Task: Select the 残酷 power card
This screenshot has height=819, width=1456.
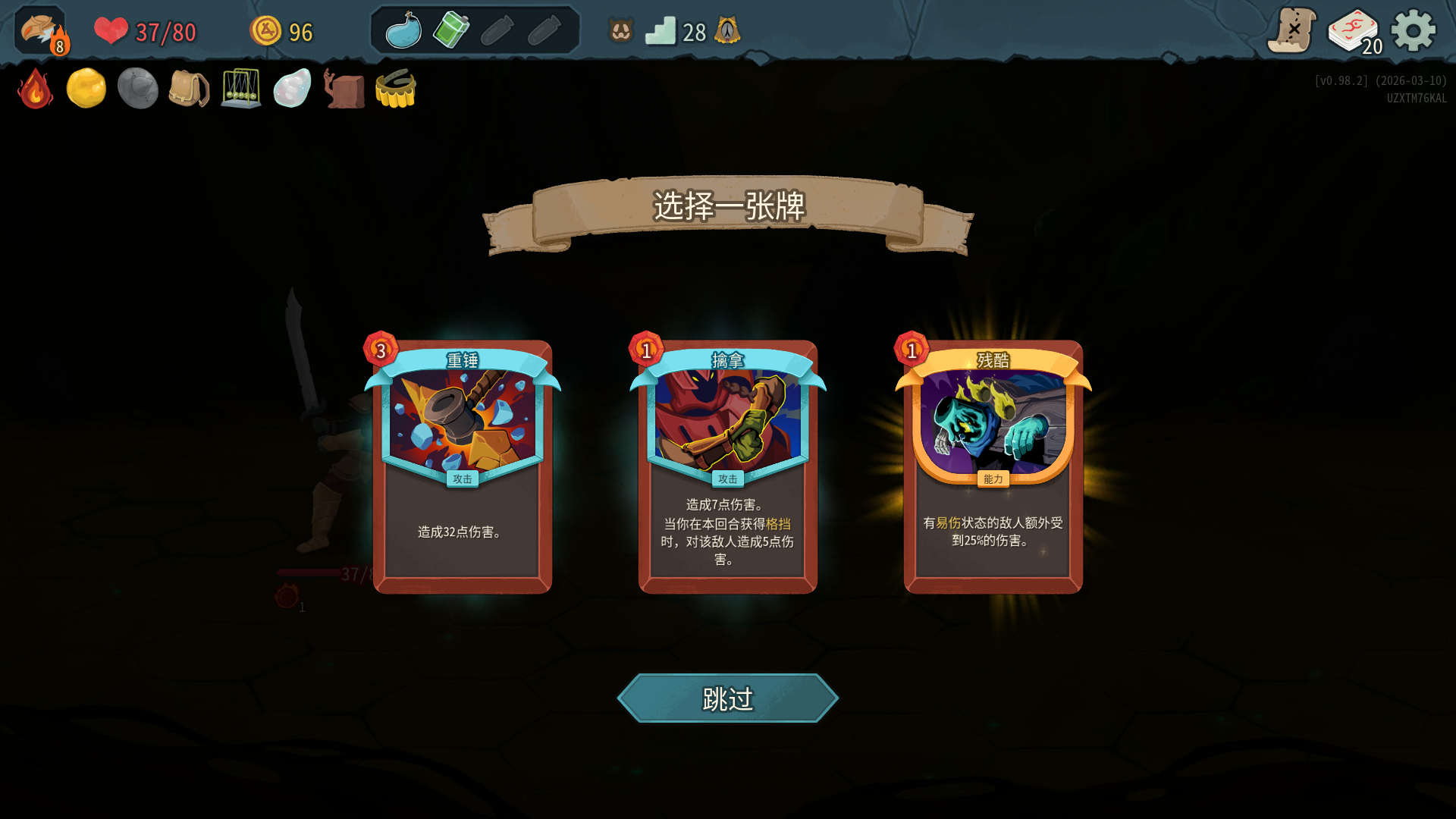Action: (x=993, y=466)
